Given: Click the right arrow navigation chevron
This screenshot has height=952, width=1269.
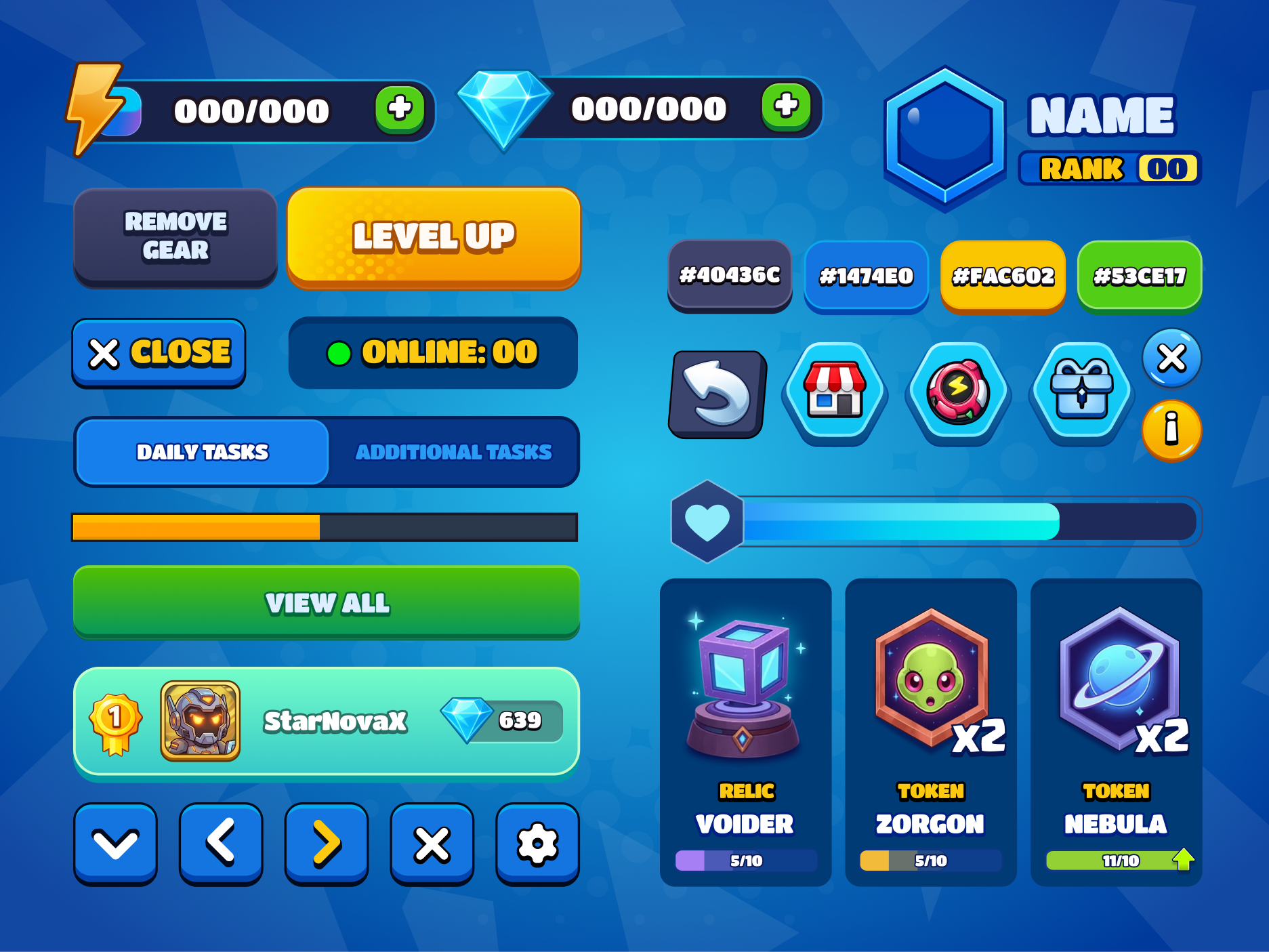Looking at the screenshot, I should point(326,842).
